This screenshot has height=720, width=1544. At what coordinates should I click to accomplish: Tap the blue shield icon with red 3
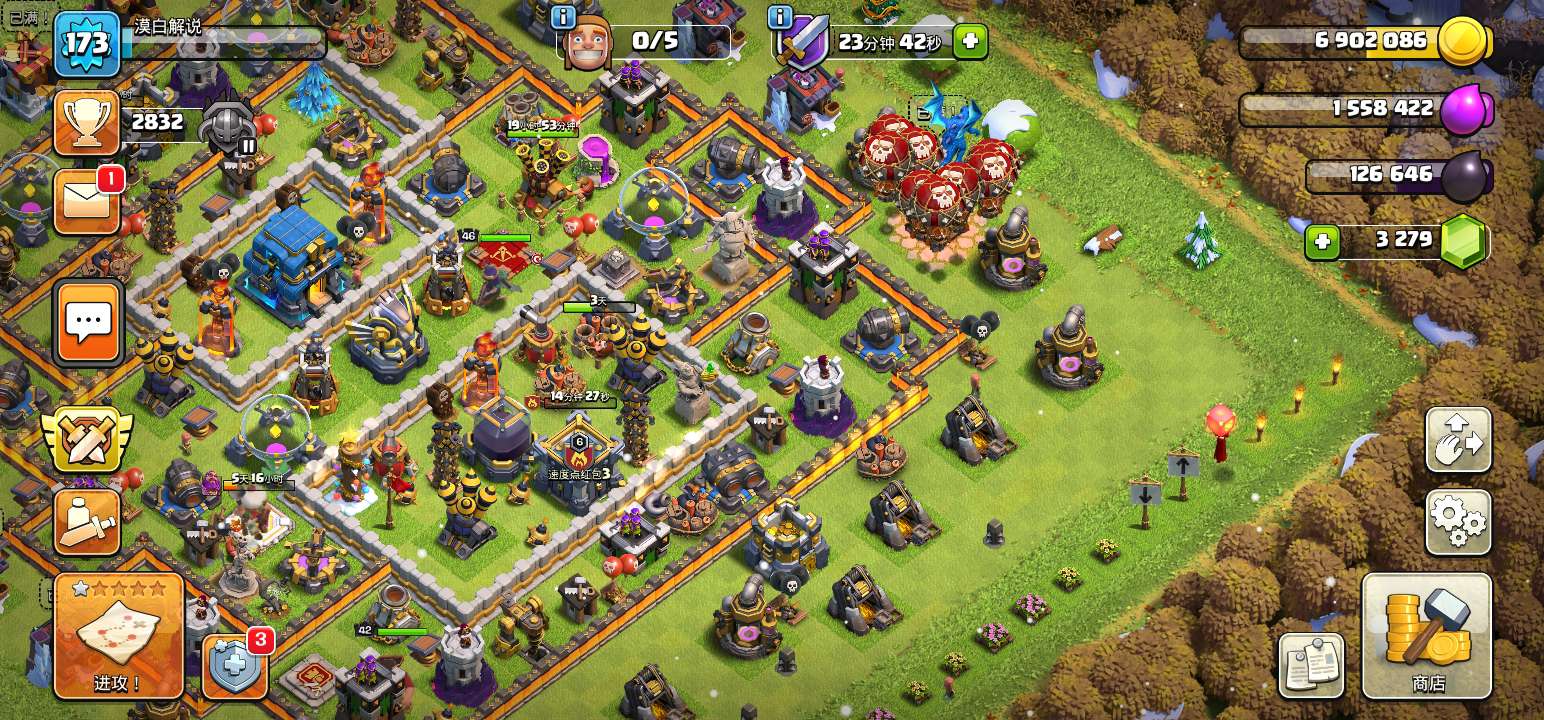tap(236, 665)
